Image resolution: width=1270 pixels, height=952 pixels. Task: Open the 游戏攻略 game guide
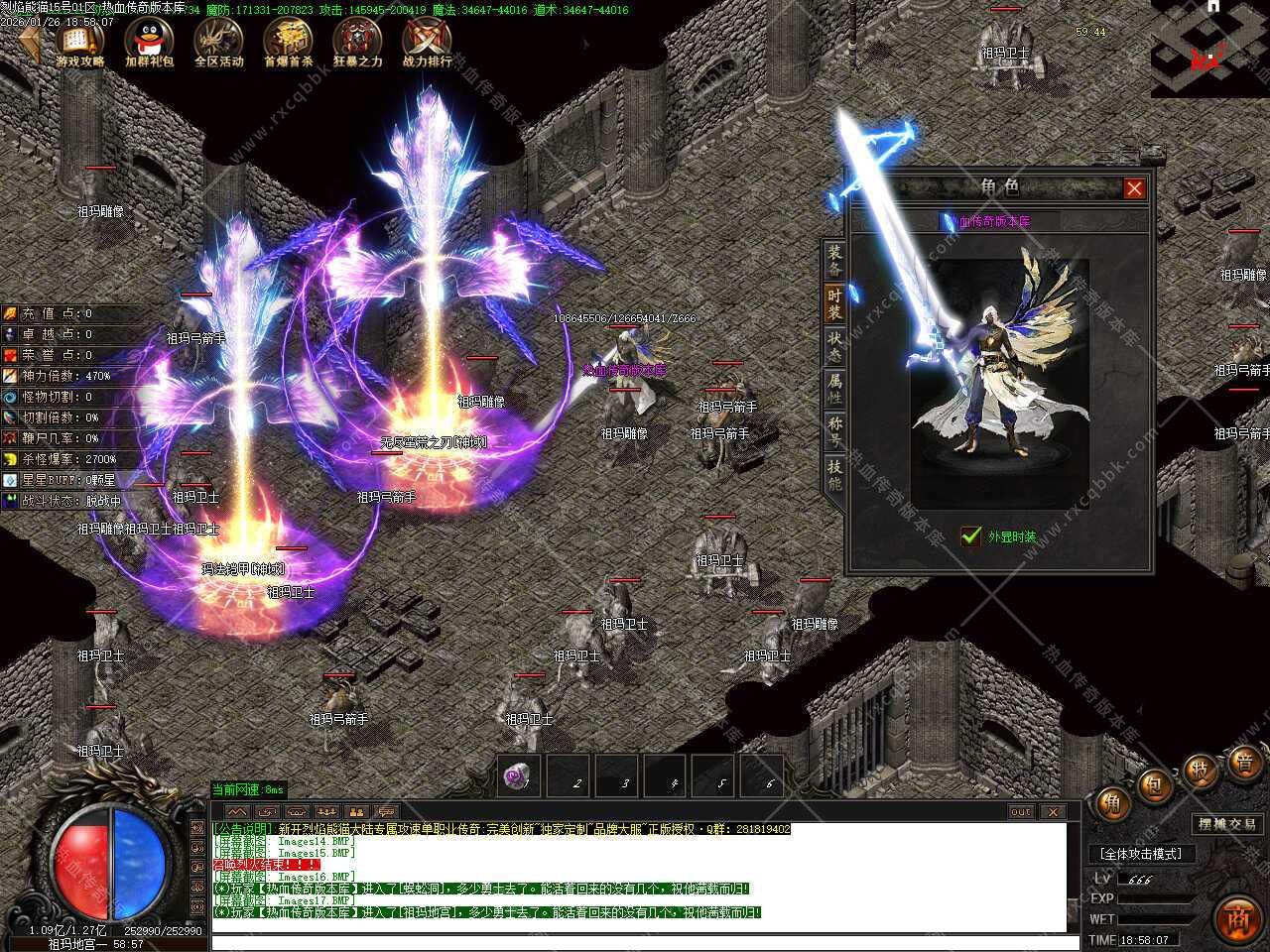click(x=80, y=44)
